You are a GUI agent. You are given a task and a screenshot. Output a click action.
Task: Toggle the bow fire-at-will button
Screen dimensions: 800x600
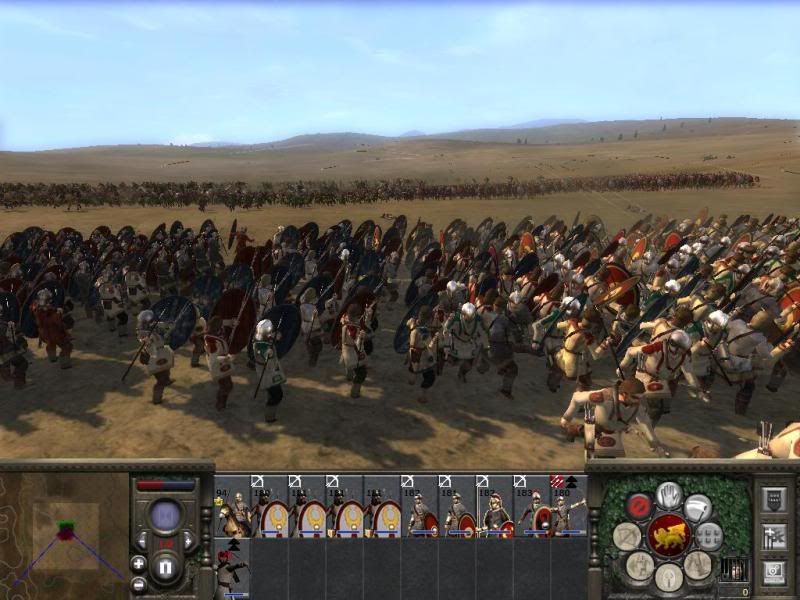pos(627,536)
